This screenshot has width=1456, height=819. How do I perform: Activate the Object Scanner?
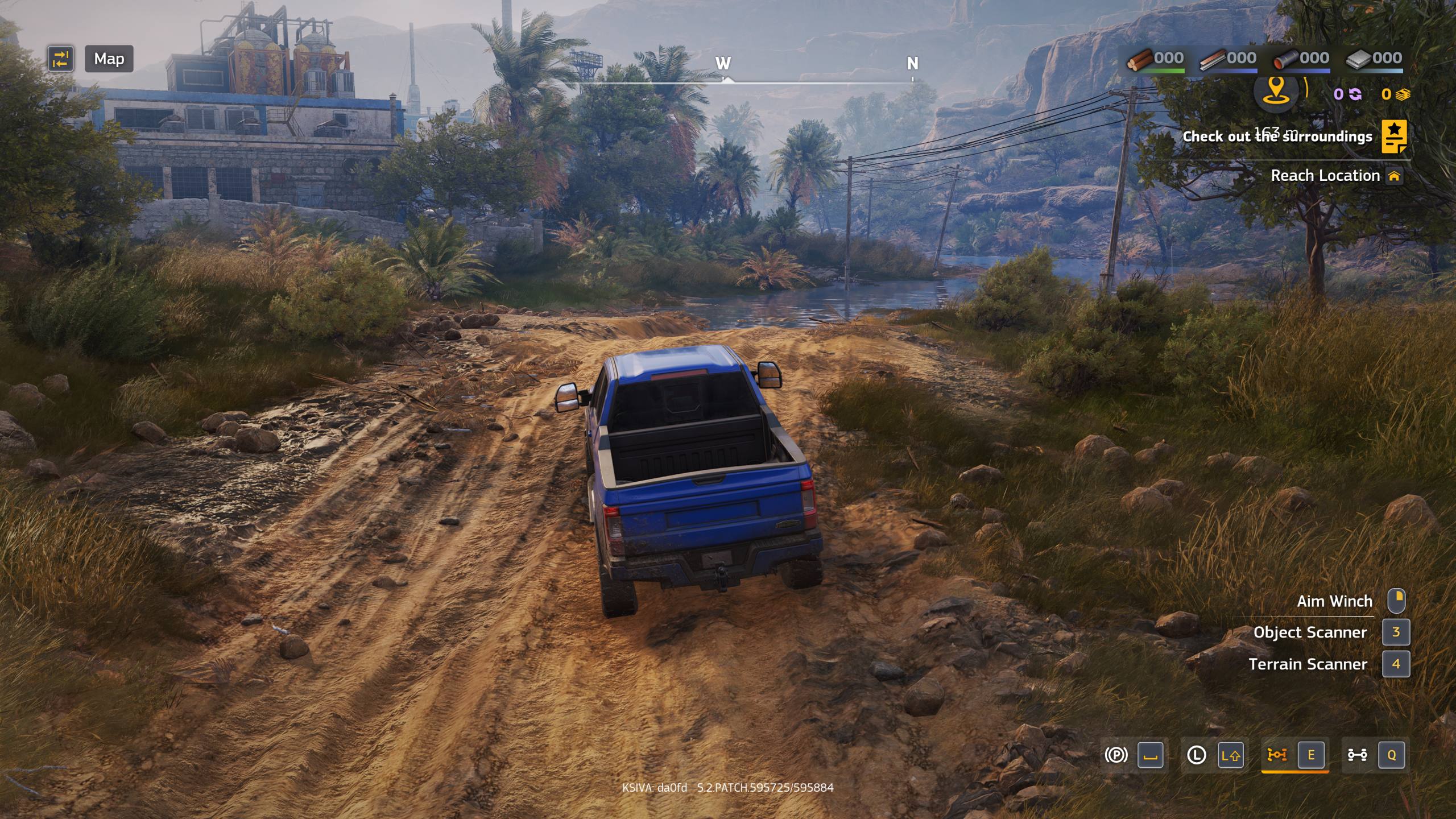click(x=1310, y=632)
